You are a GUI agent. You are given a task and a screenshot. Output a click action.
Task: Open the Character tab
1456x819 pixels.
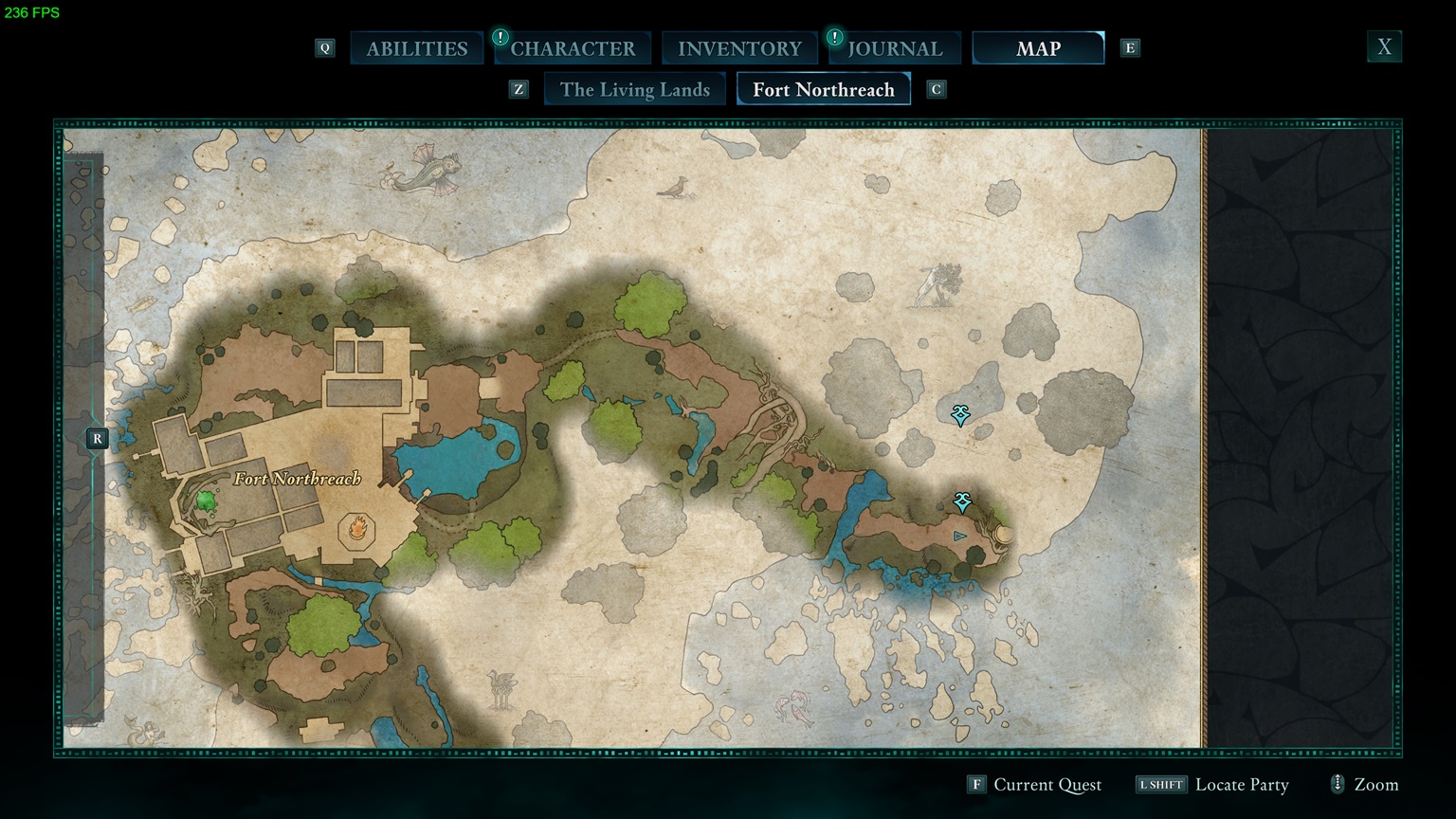pos(573,48)
